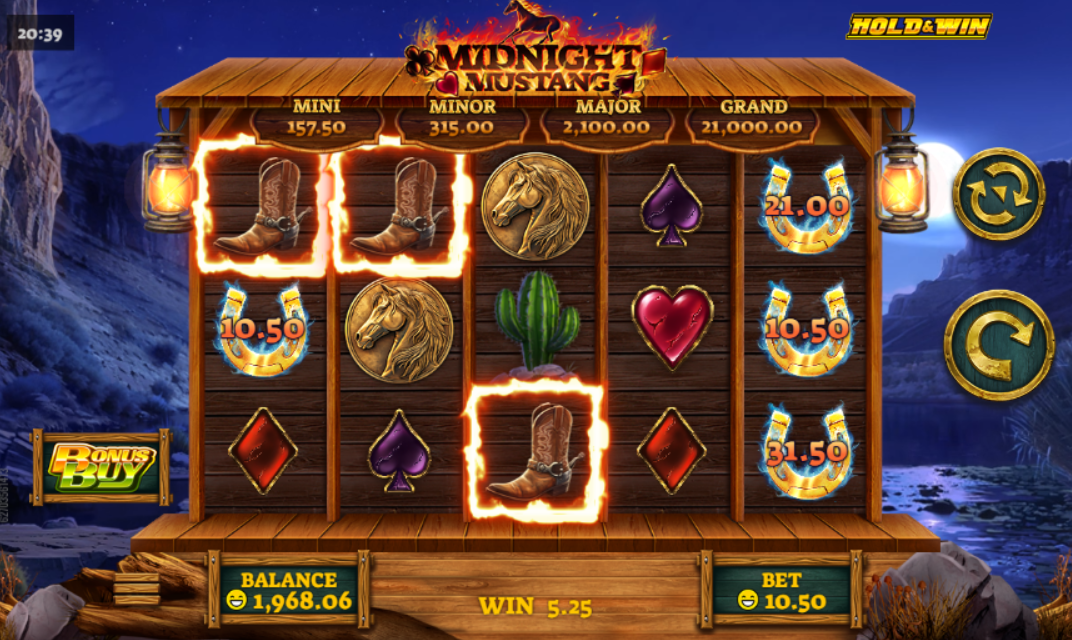This screenshot has height=640, width=1072.
Task: Open the Bet amount panel
Action: point(780,590)
